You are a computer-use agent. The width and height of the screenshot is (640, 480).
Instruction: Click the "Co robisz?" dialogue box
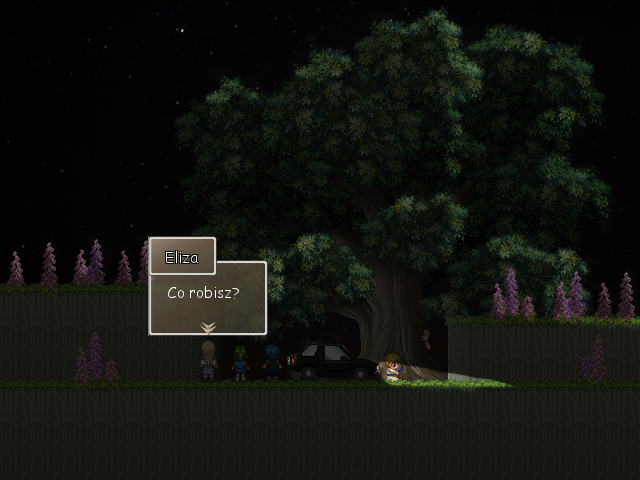coord(208,296)
